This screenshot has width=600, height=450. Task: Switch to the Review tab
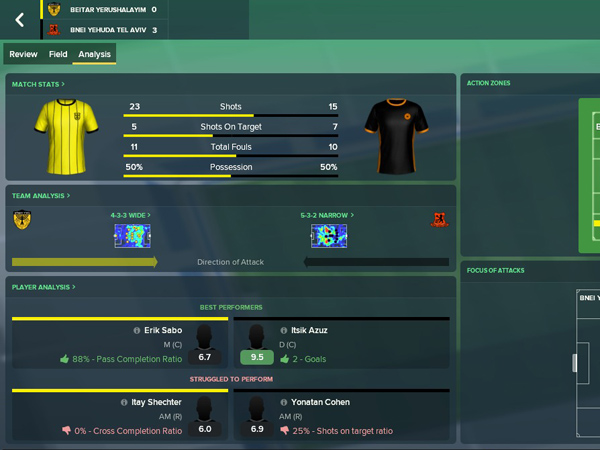[x=23, y=54]
